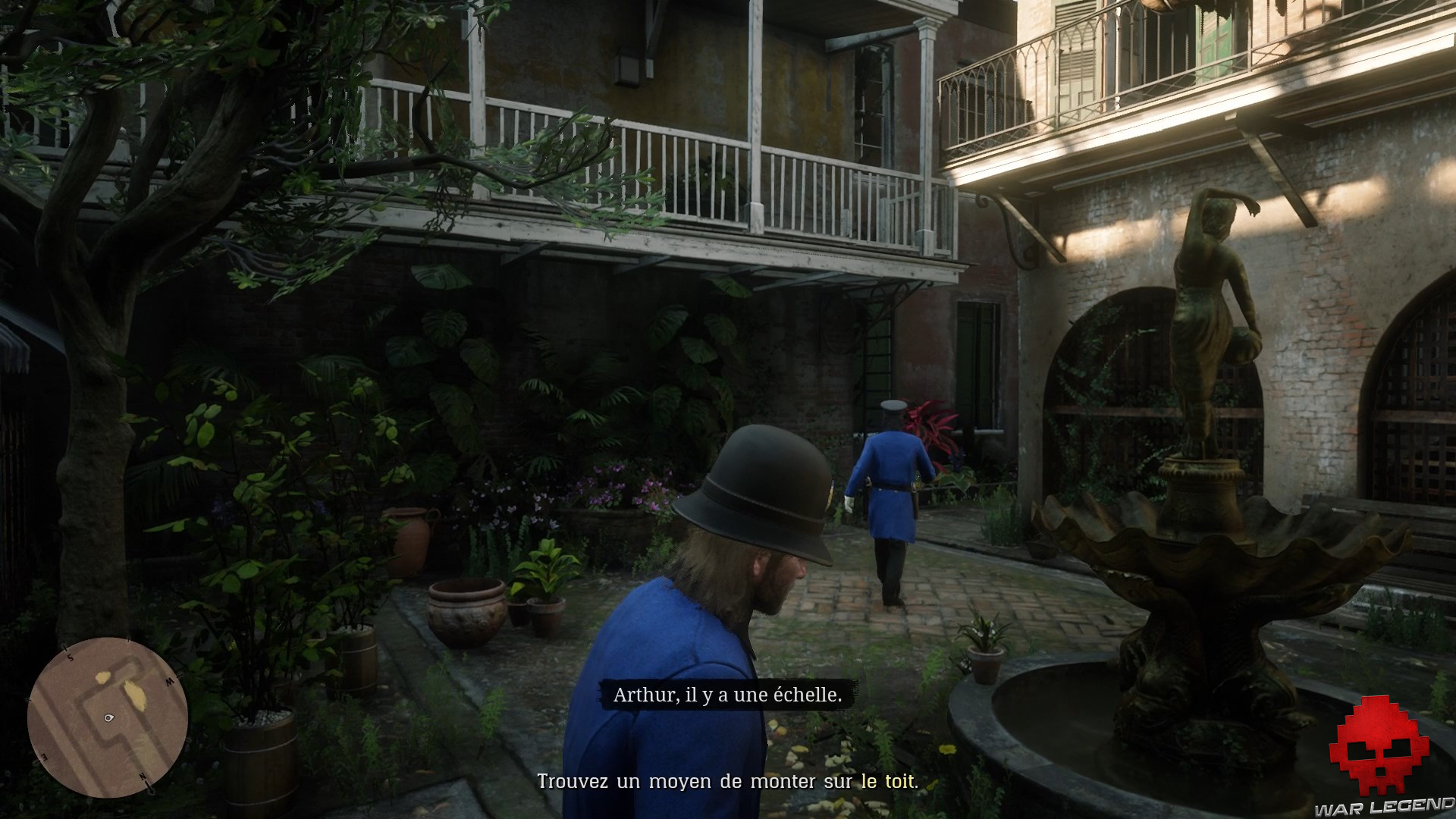Viewport: 1456px width, 819px height.
Task: Select the N compass letter on minimap
Action: click(143, 777)
